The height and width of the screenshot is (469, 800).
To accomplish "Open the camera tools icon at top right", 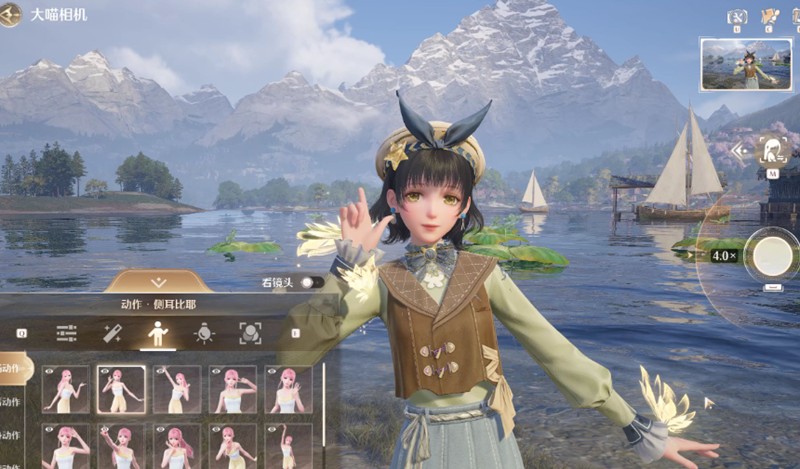I will 737,16.
